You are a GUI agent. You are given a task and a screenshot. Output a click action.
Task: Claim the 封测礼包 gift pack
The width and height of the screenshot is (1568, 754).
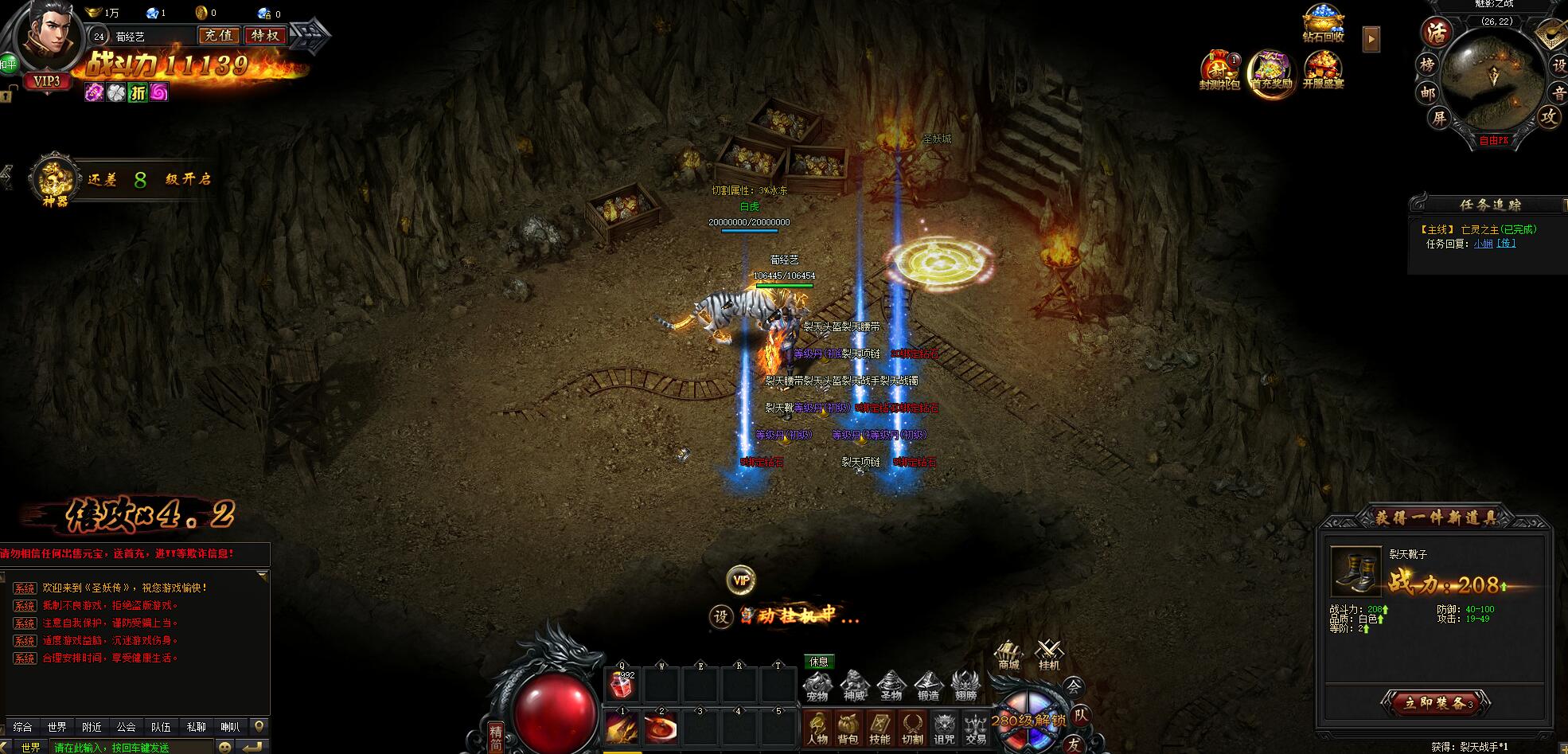(x=1220, y=70)
